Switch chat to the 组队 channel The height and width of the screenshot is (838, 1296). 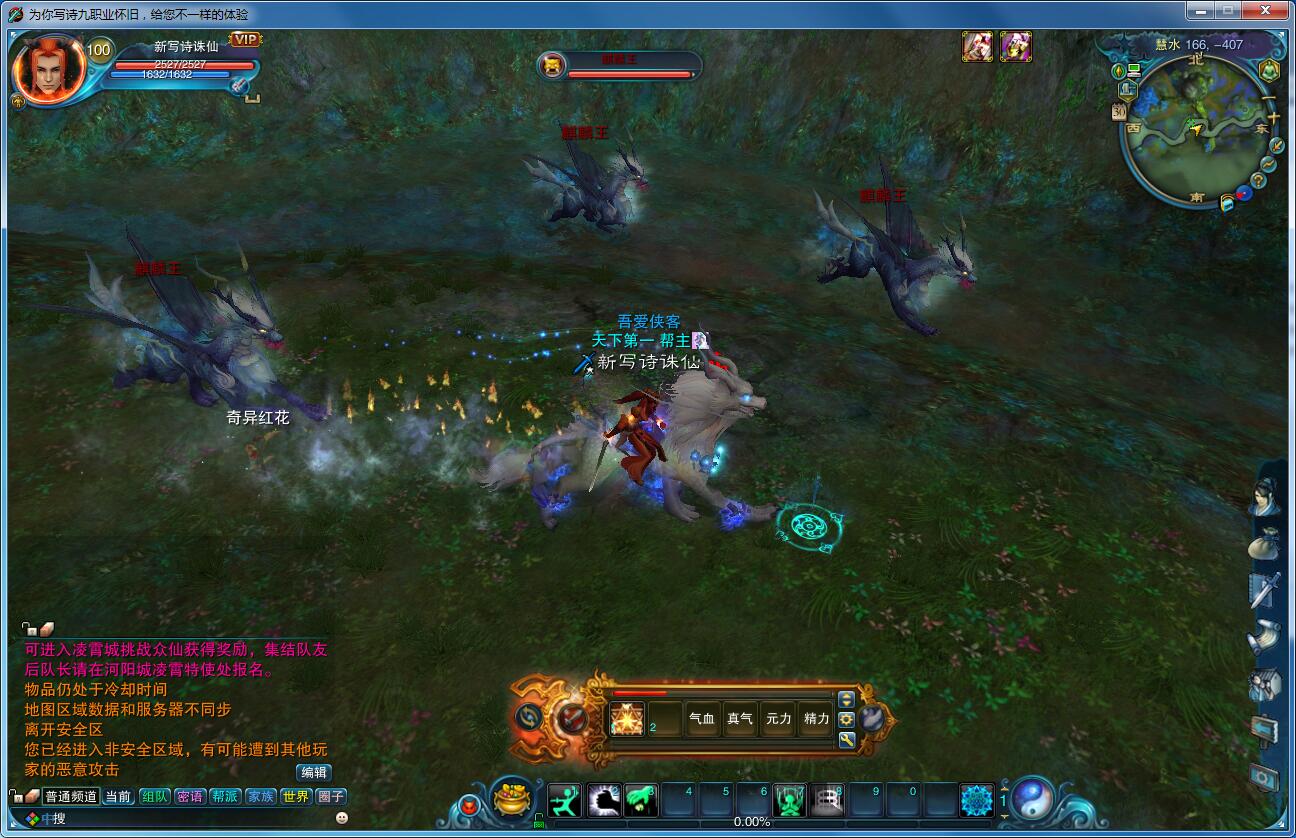coord(154,797)
